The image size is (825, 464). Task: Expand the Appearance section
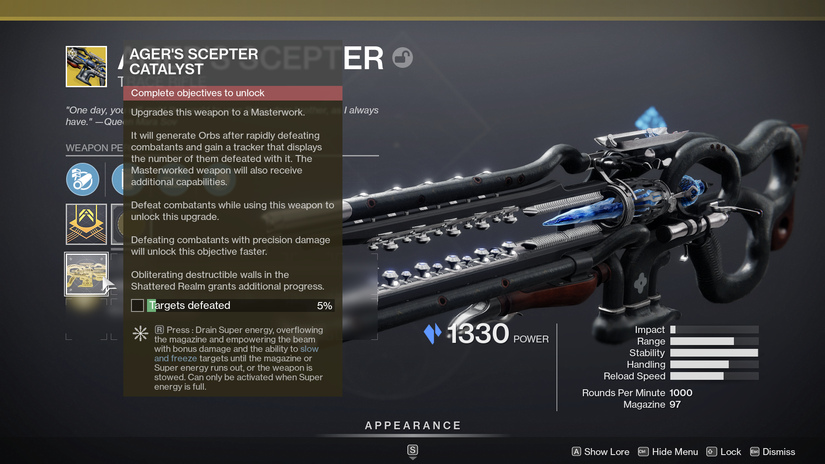(412, 426)
